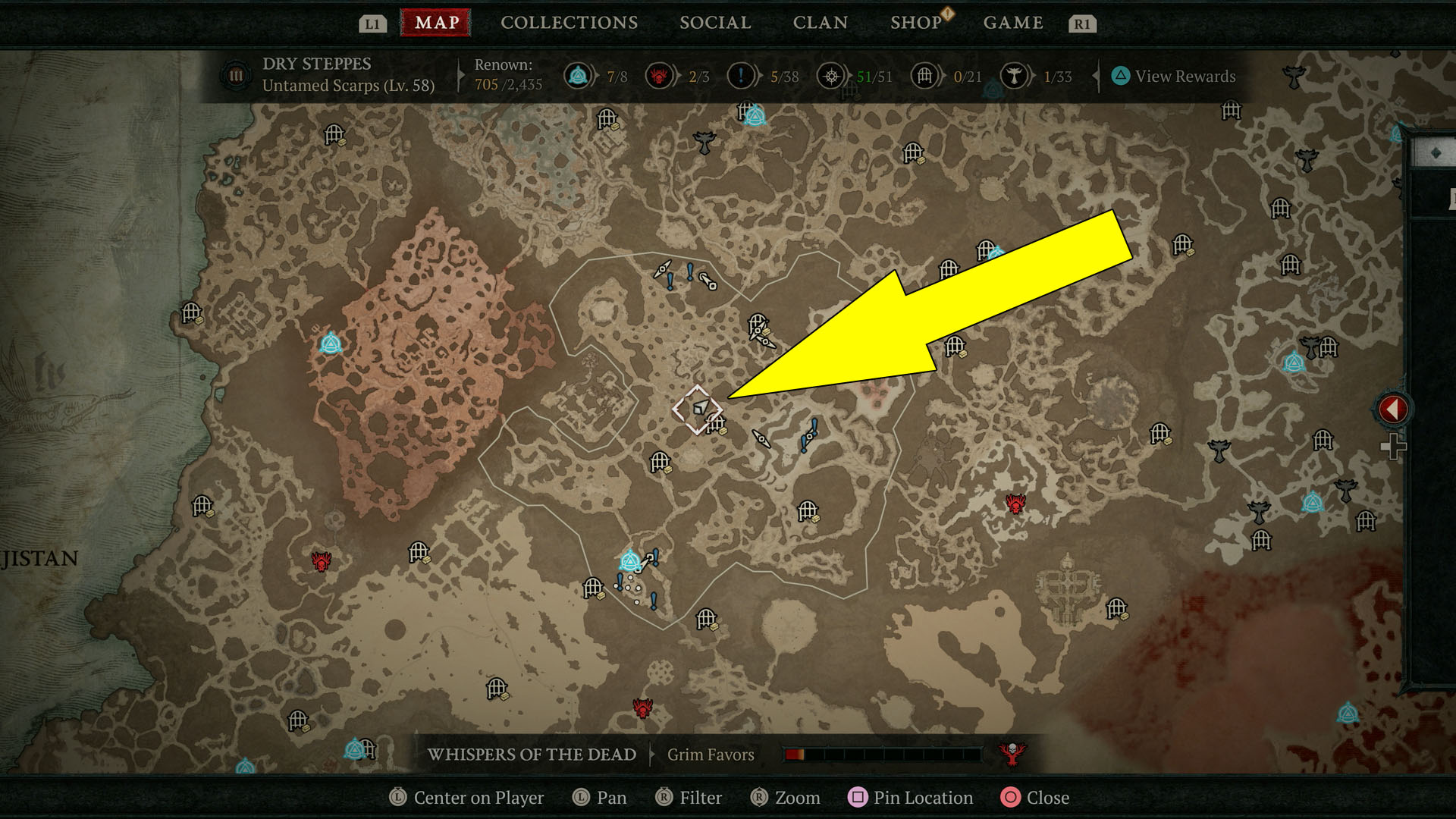Click the Altars of Lilith icon showing 51/51
The image size is (1456, 819).
click(x=830, y=76)
